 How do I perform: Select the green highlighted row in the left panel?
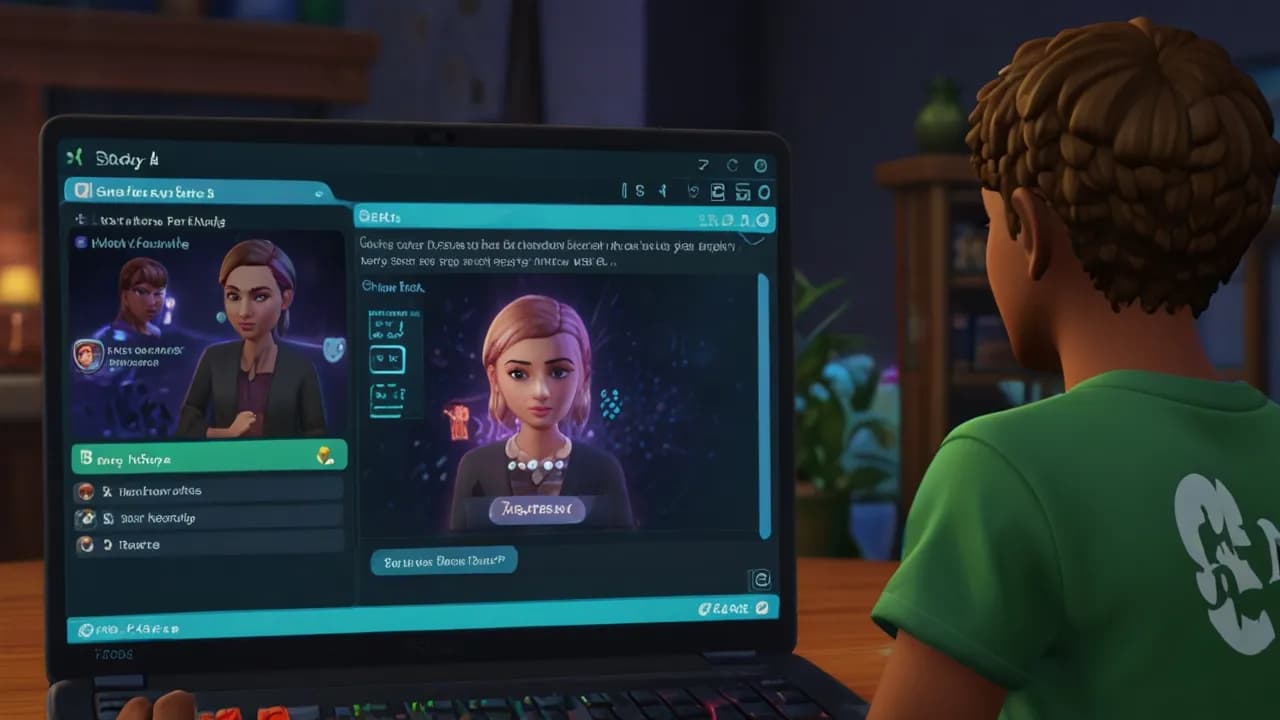(x=209, y=458)
